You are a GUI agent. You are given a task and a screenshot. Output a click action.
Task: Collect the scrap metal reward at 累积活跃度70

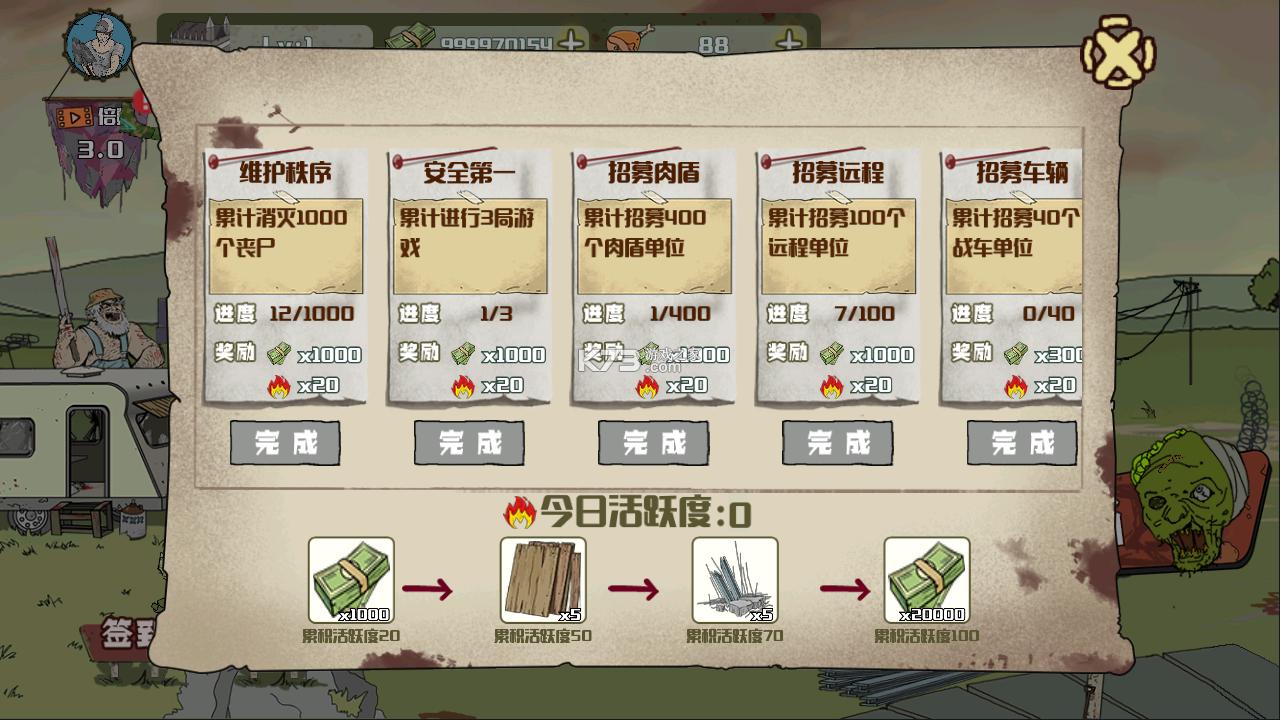[x=736, y=580]
